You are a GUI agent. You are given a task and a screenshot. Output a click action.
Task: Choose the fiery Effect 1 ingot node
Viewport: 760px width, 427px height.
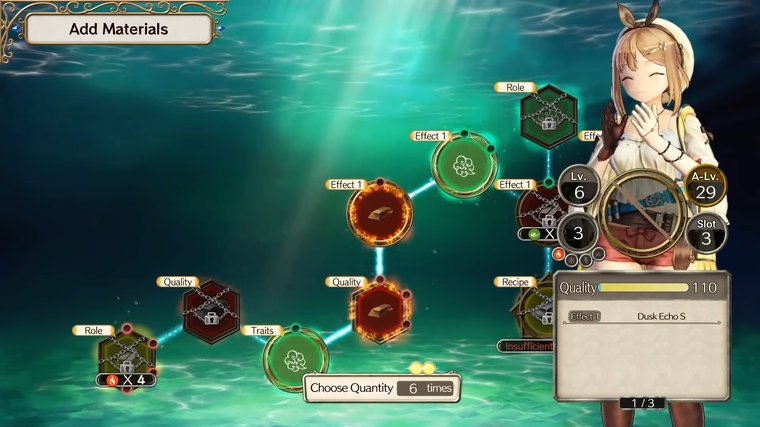380,214
